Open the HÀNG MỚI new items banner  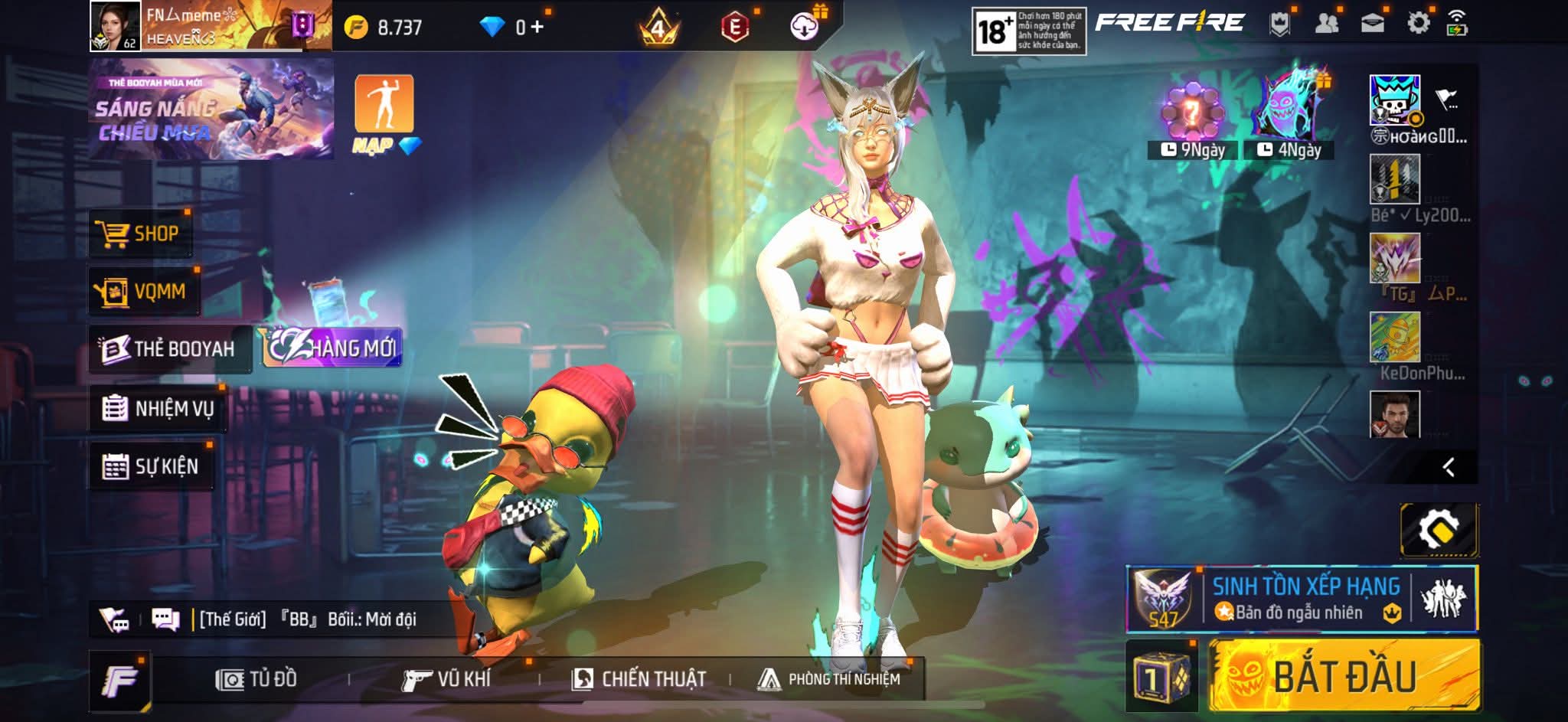(x=332, y=348)
